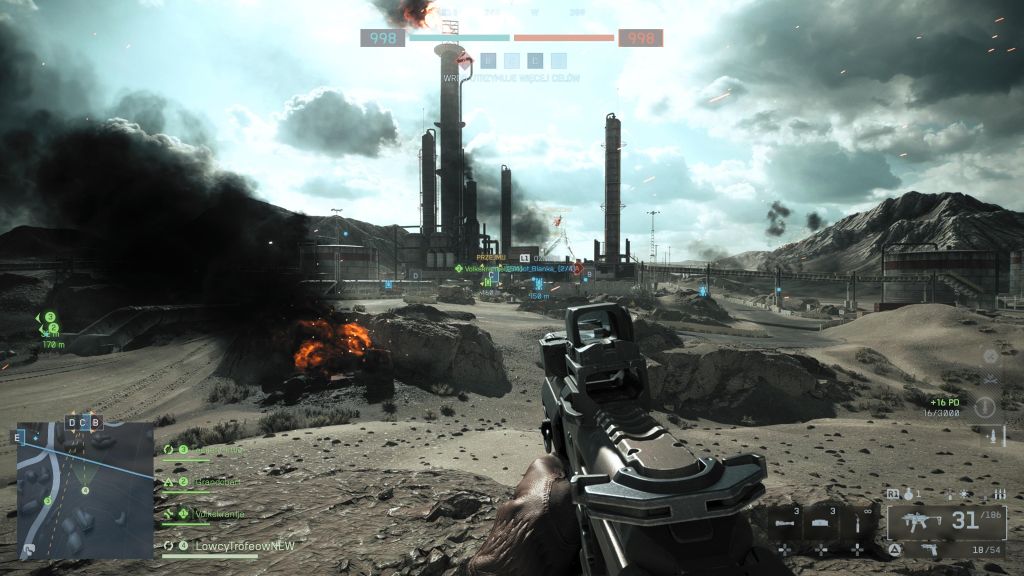This screenshot has width=1024, height=576.
Task: Select the rocket launcher gadget slot
Action: (786, 523)
